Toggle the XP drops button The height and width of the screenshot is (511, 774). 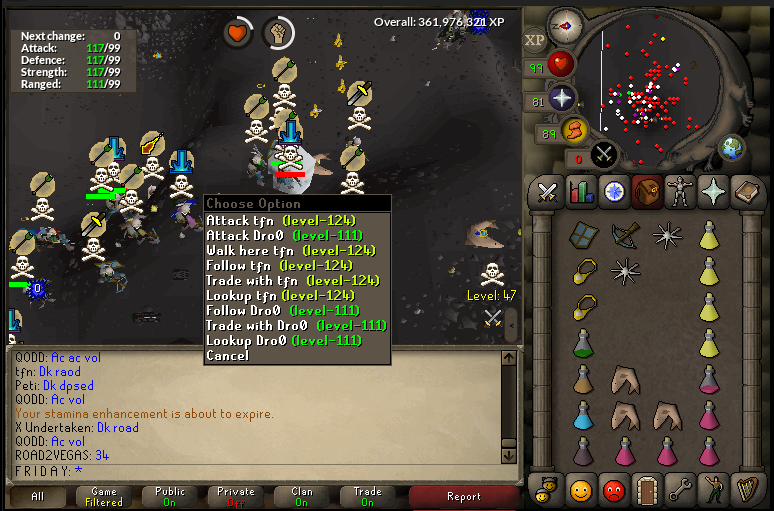click(535, 40)
